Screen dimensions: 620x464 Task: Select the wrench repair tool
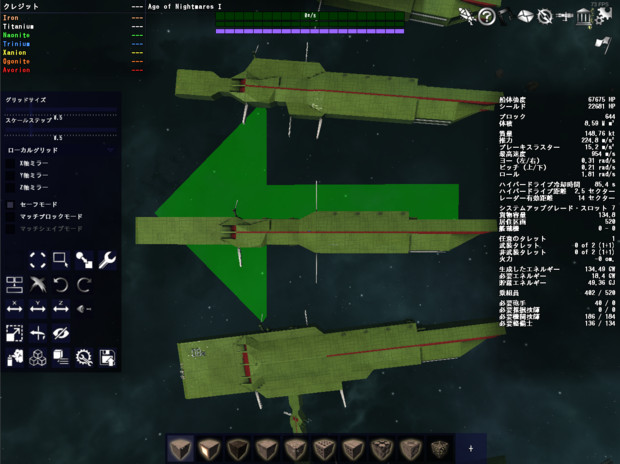tap(108, 260)
